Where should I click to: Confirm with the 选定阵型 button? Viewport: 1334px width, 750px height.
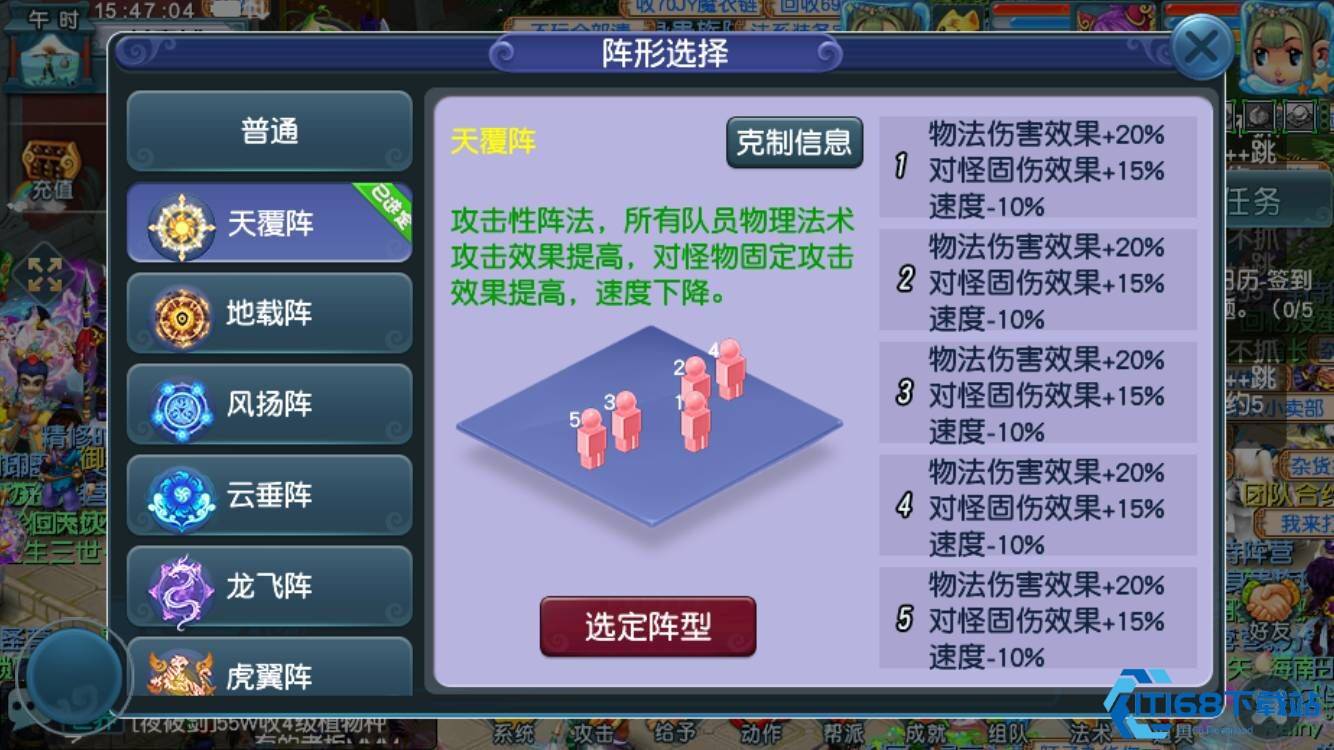click(647, 626)
